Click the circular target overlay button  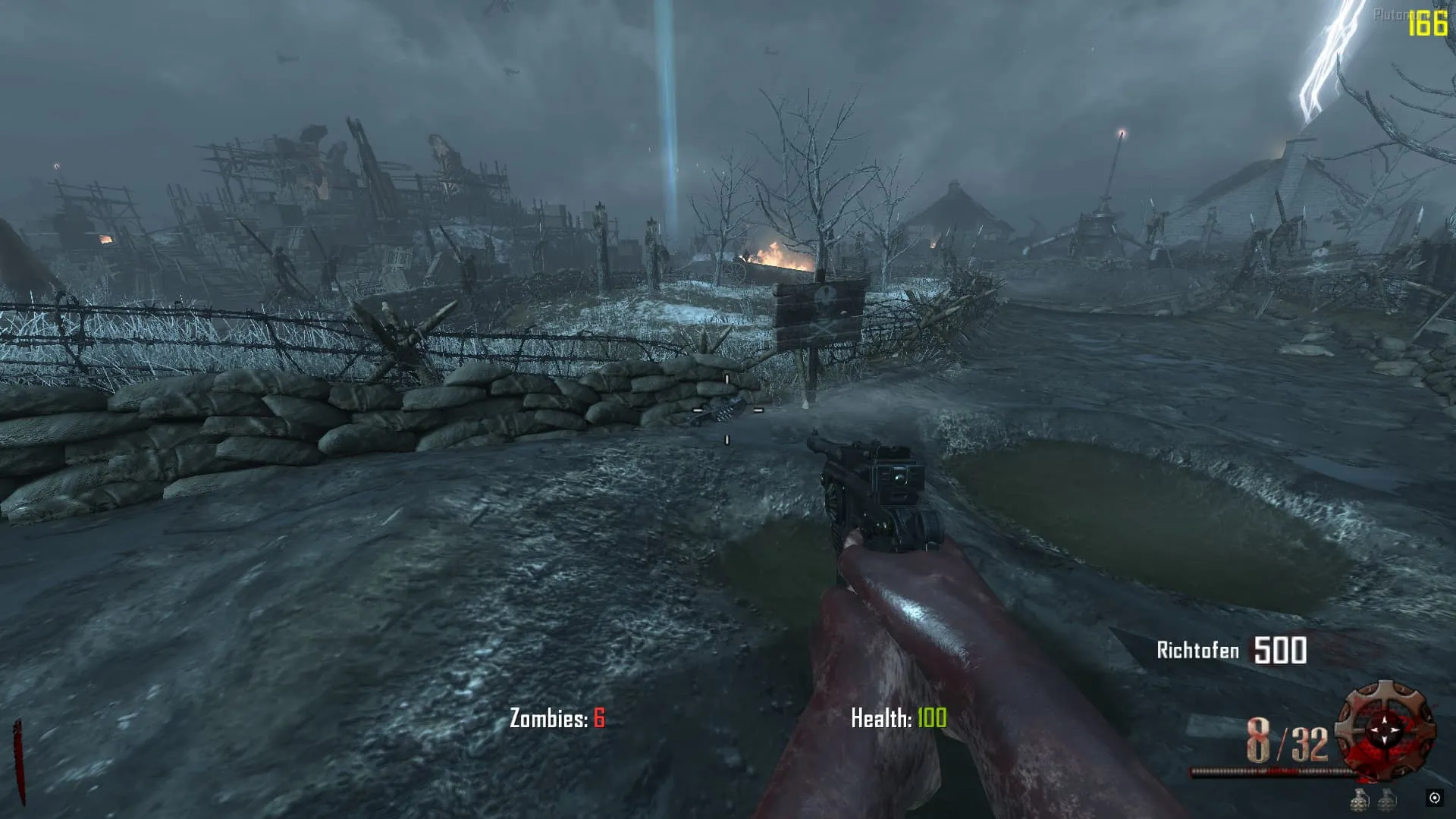click(x=1434, y=798)
